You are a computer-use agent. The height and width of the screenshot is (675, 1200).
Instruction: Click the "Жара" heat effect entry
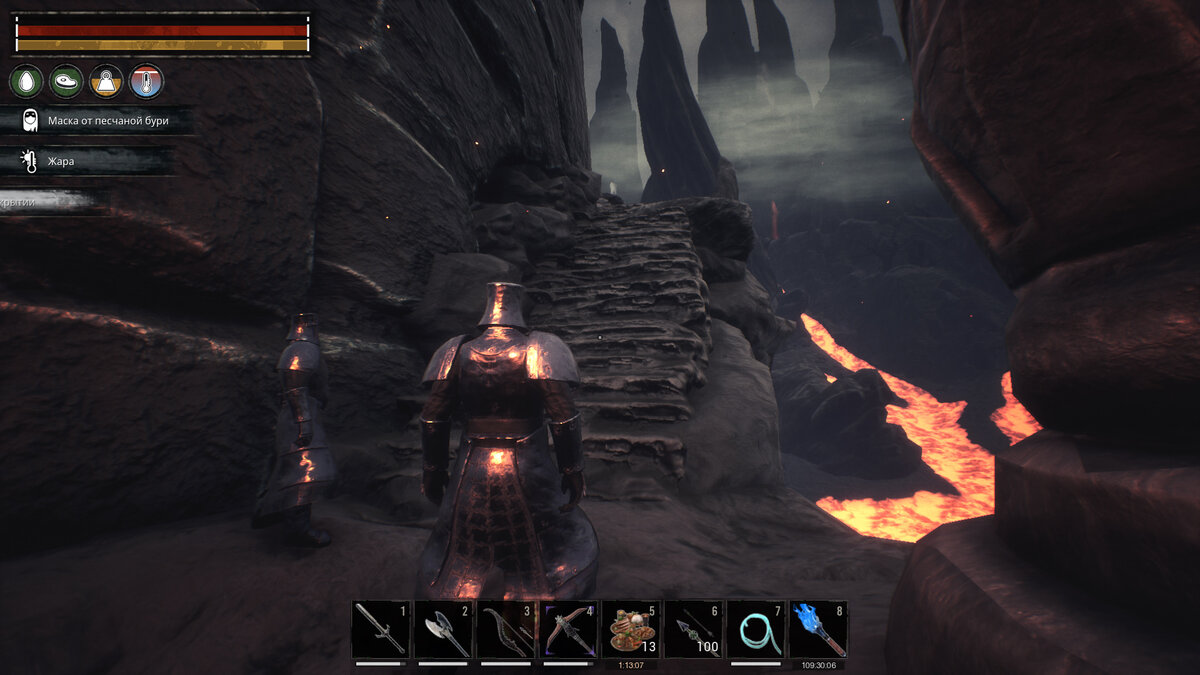click(x=60, y=160)
